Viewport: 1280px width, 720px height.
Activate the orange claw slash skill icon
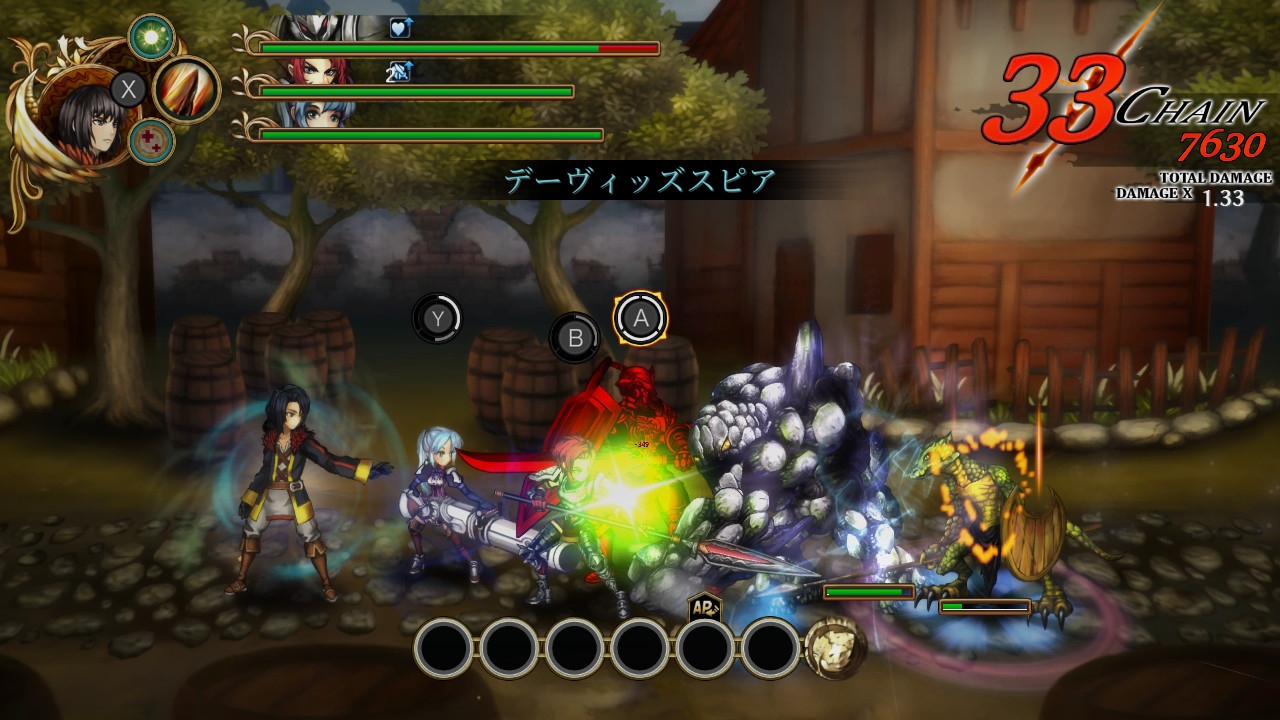coord(186,90)
